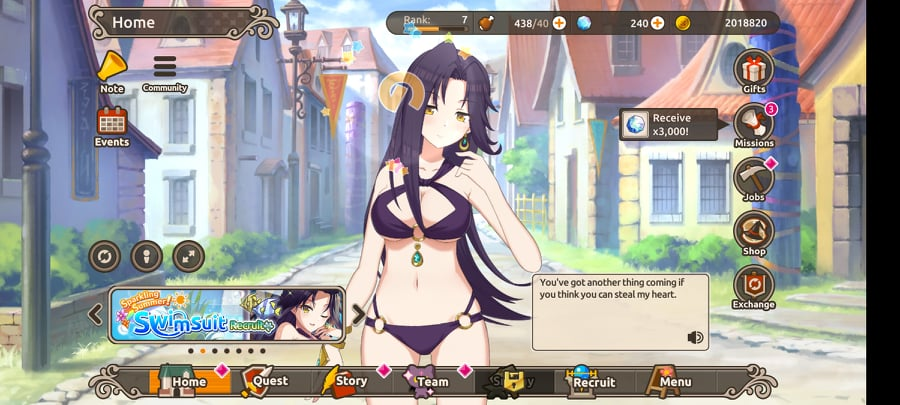Show the next banner with right arrow

point(359,315)
